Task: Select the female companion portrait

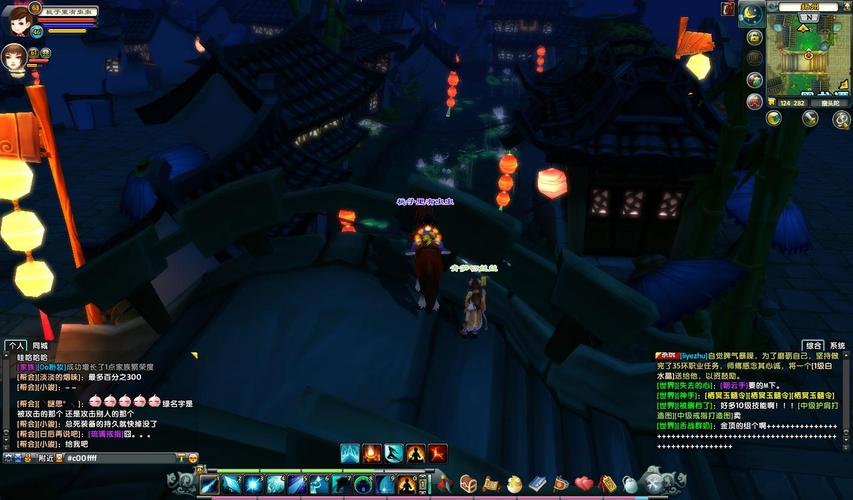Action: click(16, 54)
